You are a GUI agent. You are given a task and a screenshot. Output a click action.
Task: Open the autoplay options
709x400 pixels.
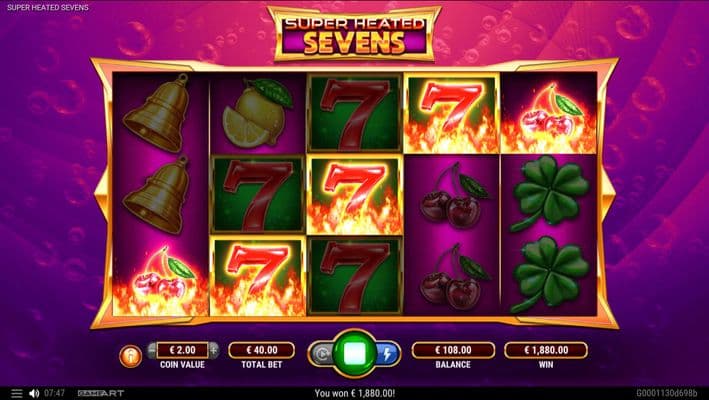(x=322, y=353)
